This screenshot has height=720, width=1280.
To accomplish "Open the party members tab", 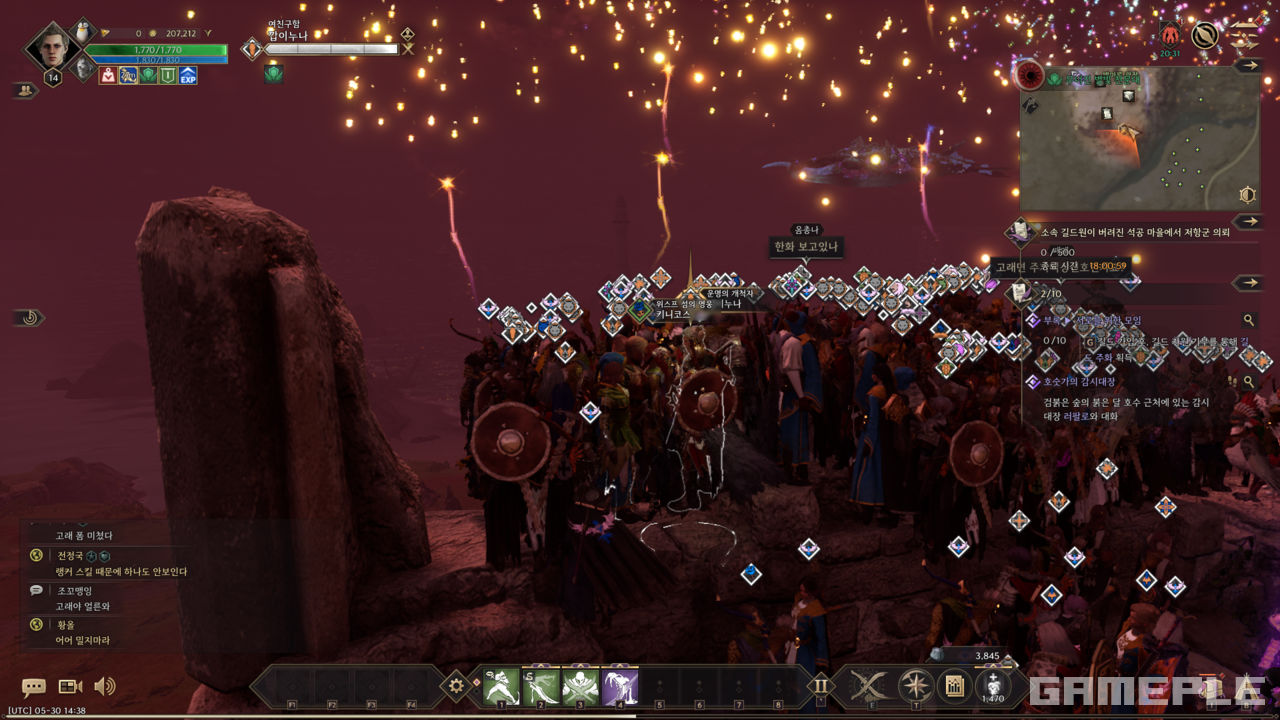I will click(x=24, y=90).
